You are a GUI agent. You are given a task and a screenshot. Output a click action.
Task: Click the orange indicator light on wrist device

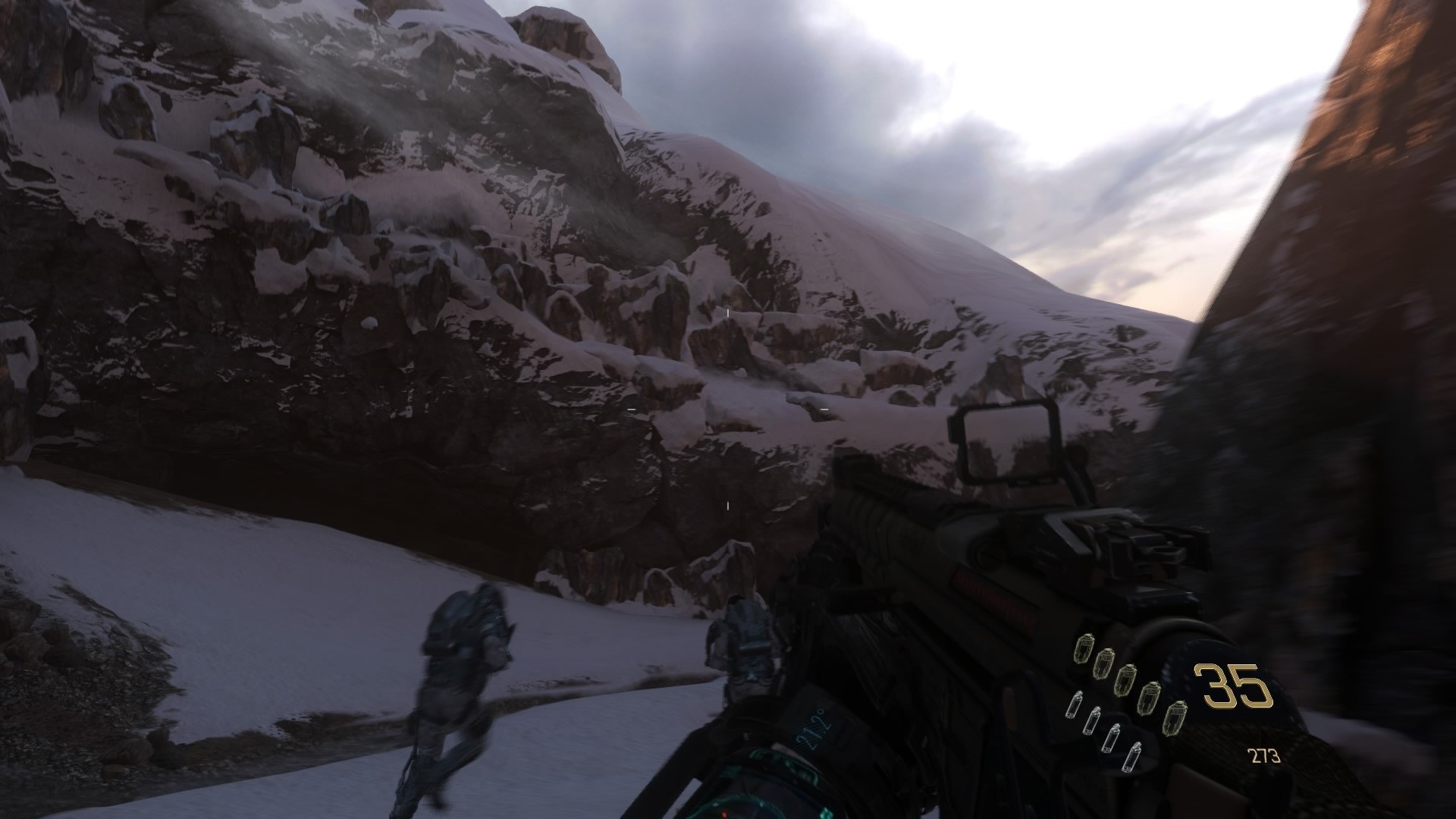tap(724, 814)
